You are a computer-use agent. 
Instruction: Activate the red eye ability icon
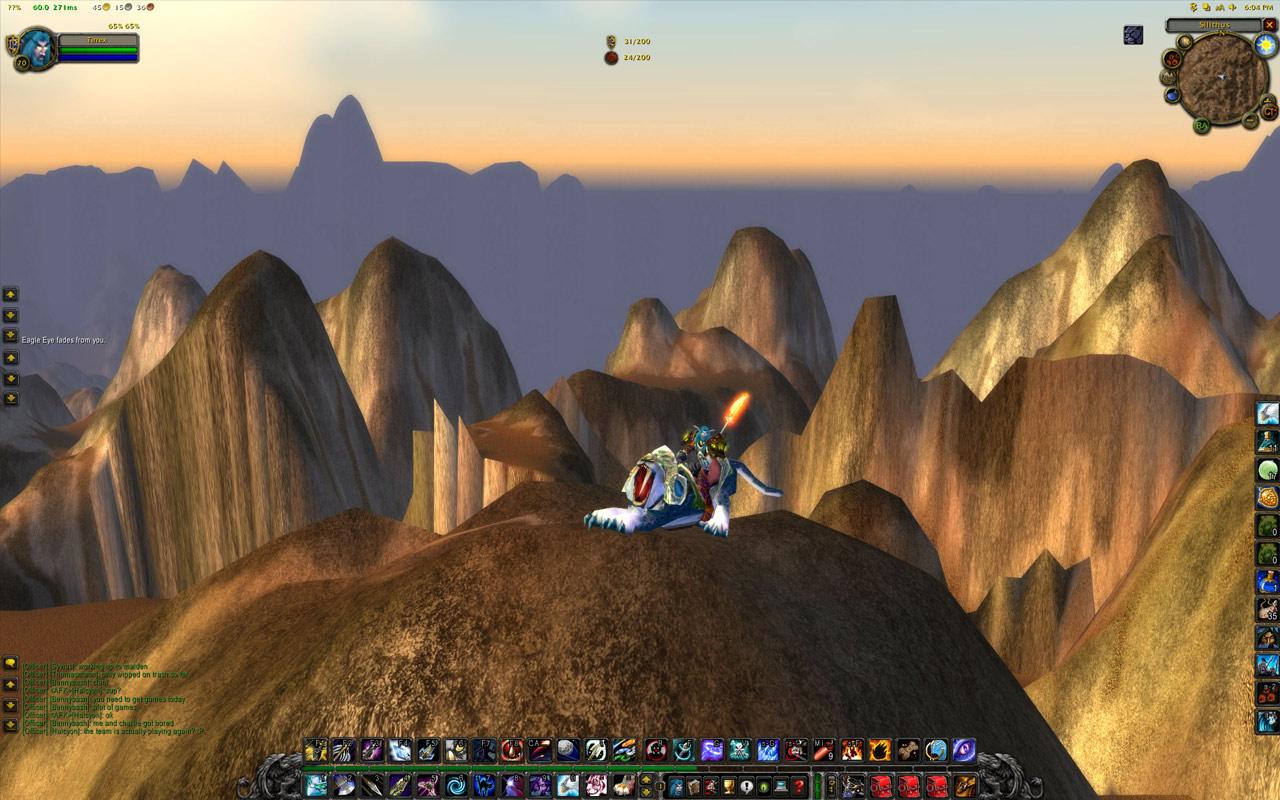[657, 749]
